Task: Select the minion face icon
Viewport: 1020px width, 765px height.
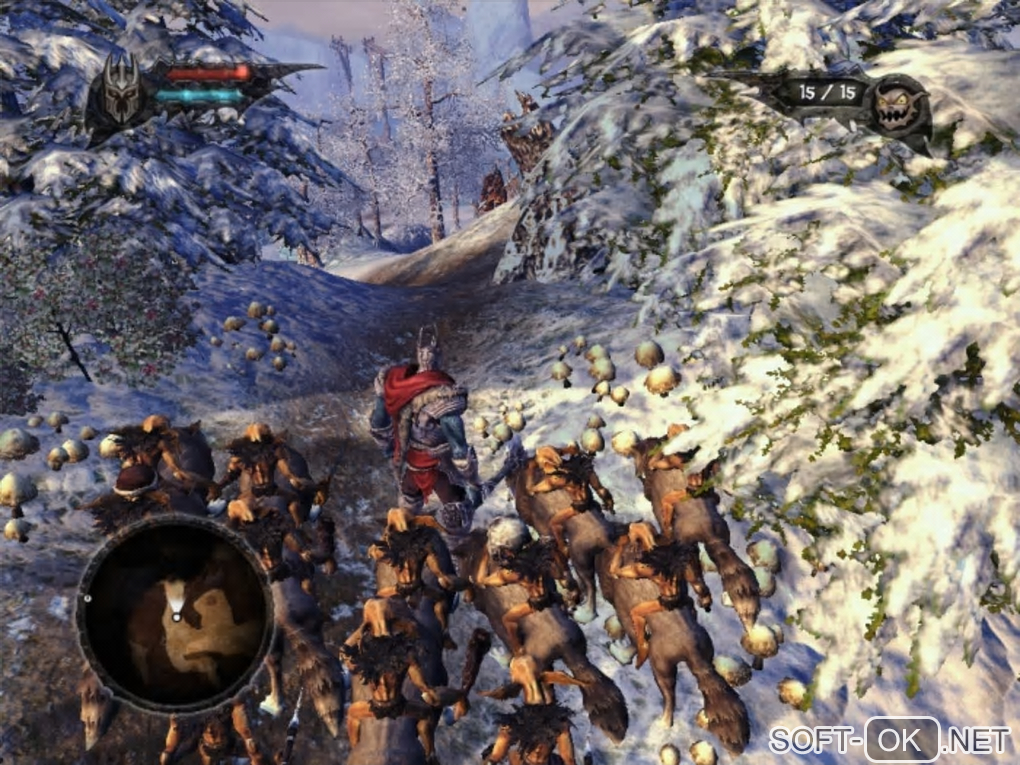Action: [897, 105]
